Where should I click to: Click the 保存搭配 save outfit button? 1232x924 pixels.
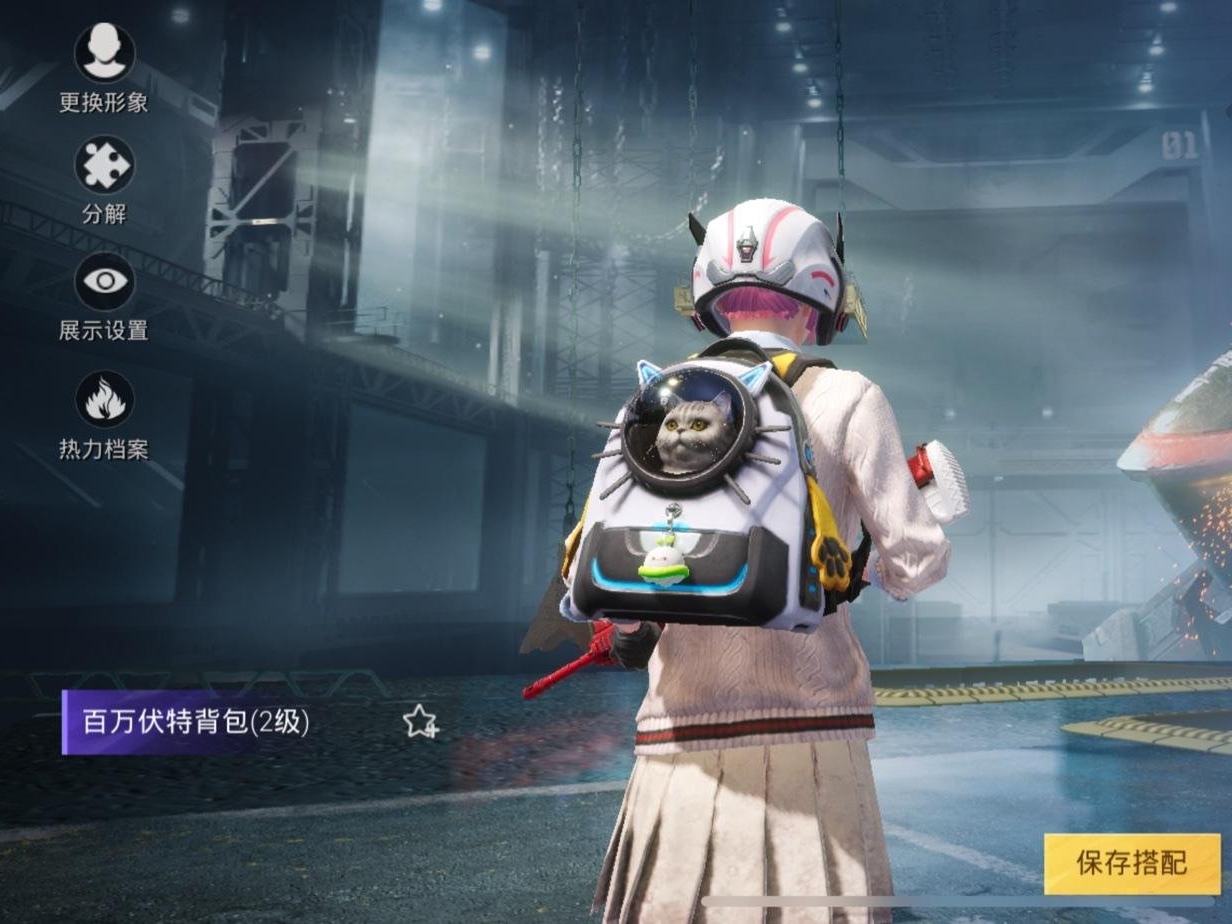click(1132, 864)
